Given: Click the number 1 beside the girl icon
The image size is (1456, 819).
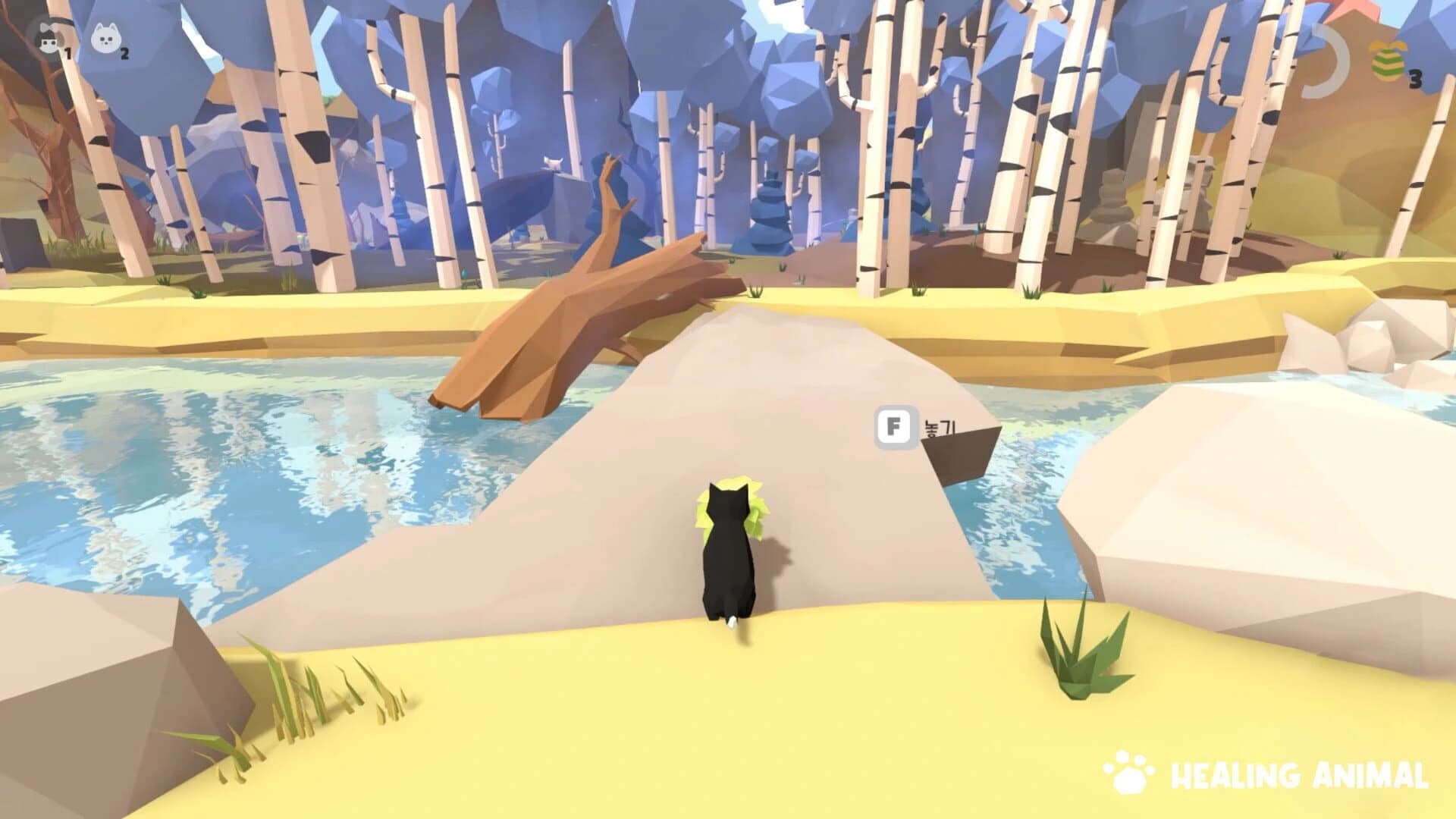Looking at the screenshot, I should (x=67, y=53).
